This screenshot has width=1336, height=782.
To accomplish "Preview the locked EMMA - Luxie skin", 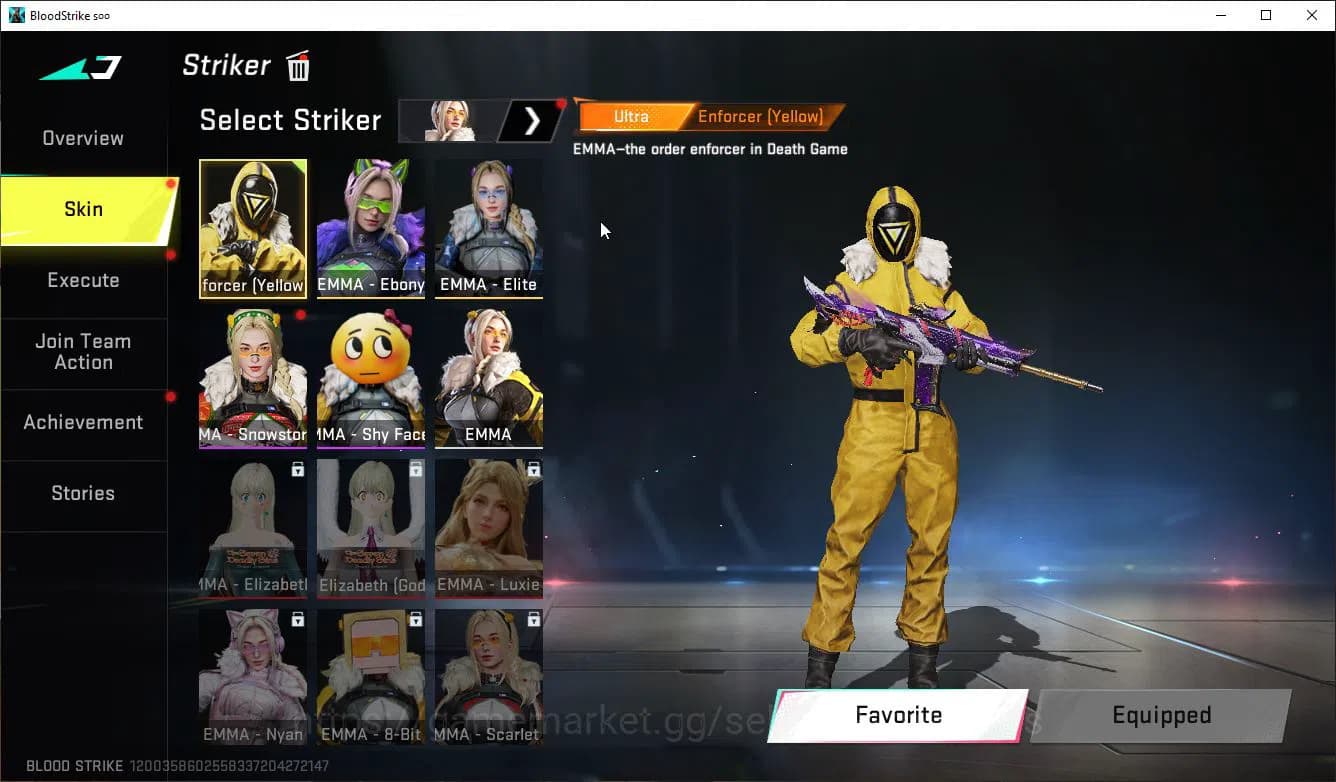I will pos(489,528).
